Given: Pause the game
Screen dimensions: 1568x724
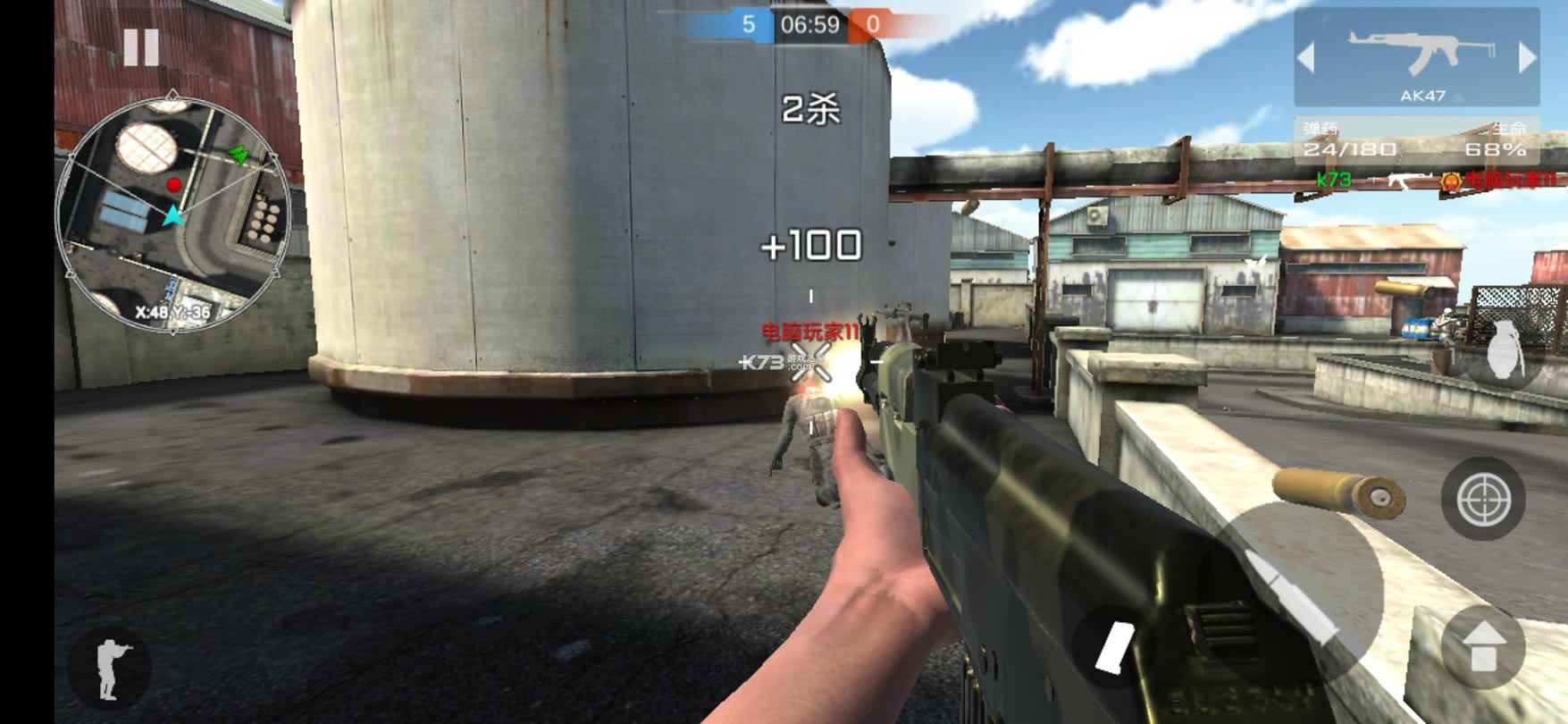Looking at the screenshot, I should click(140, 46).
